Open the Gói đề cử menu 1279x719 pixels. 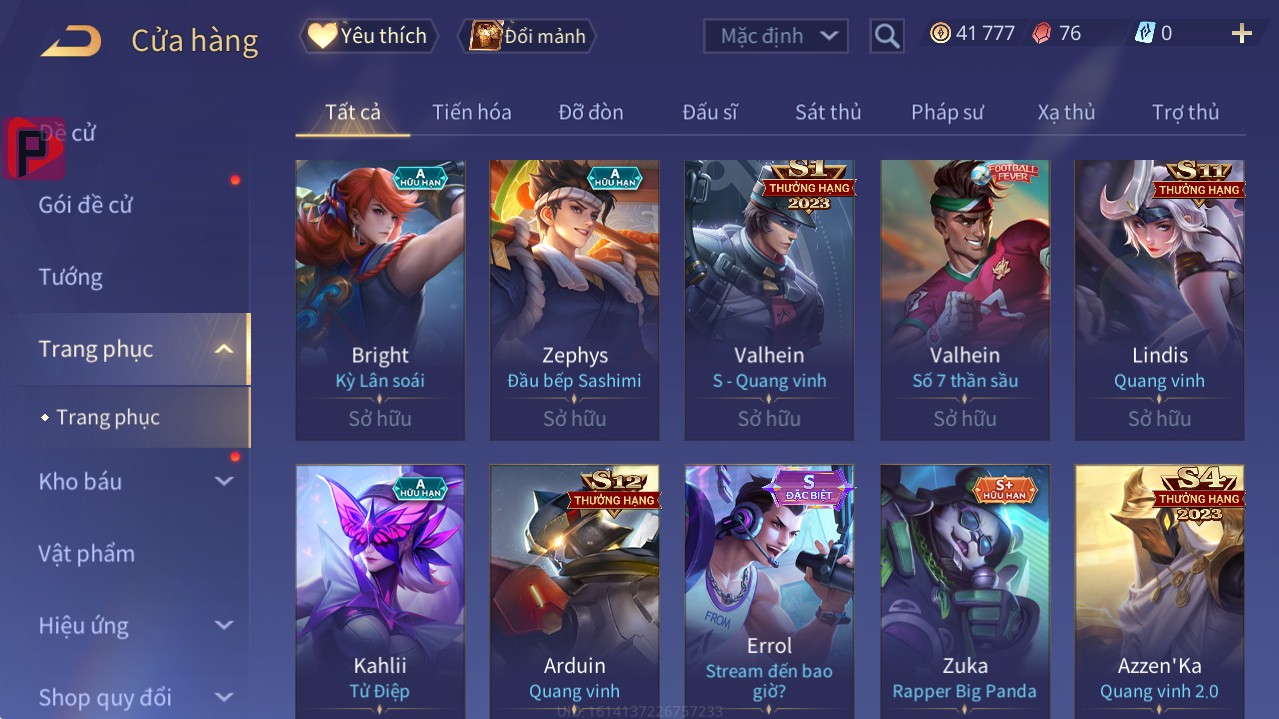click(x=86, y=205)
